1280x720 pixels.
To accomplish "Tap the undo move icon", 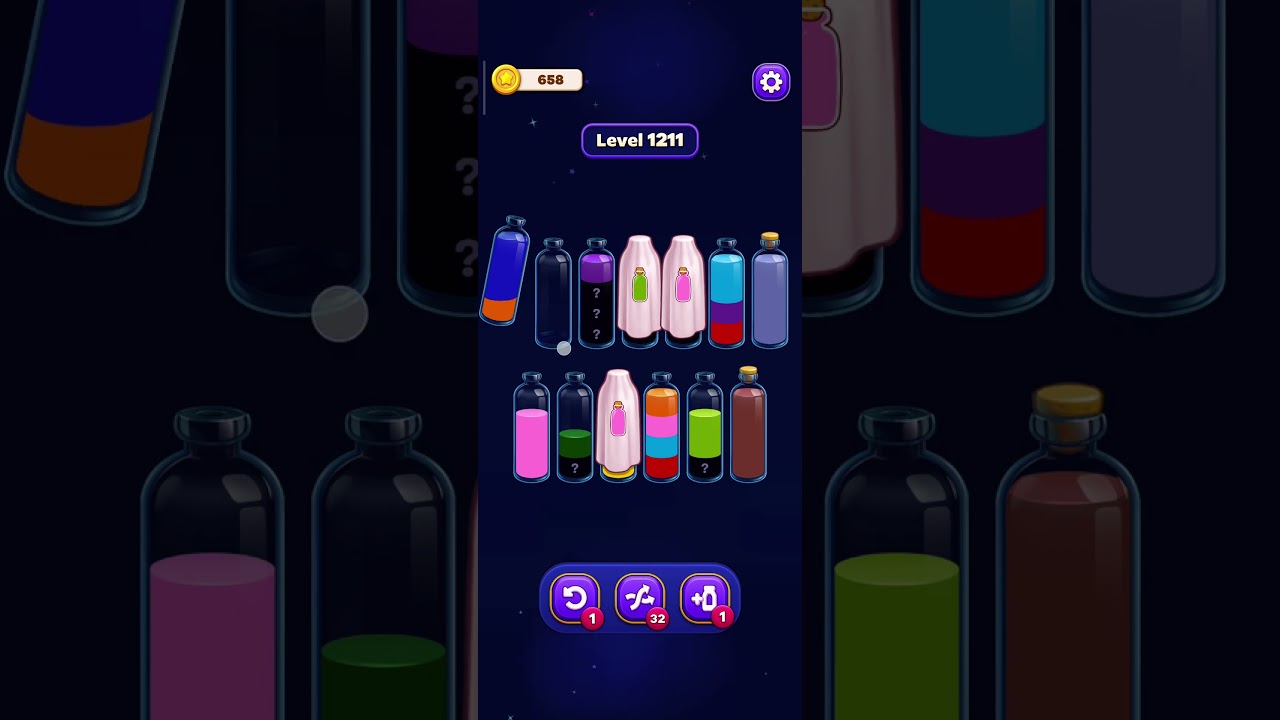I will [x=575, y=599].
